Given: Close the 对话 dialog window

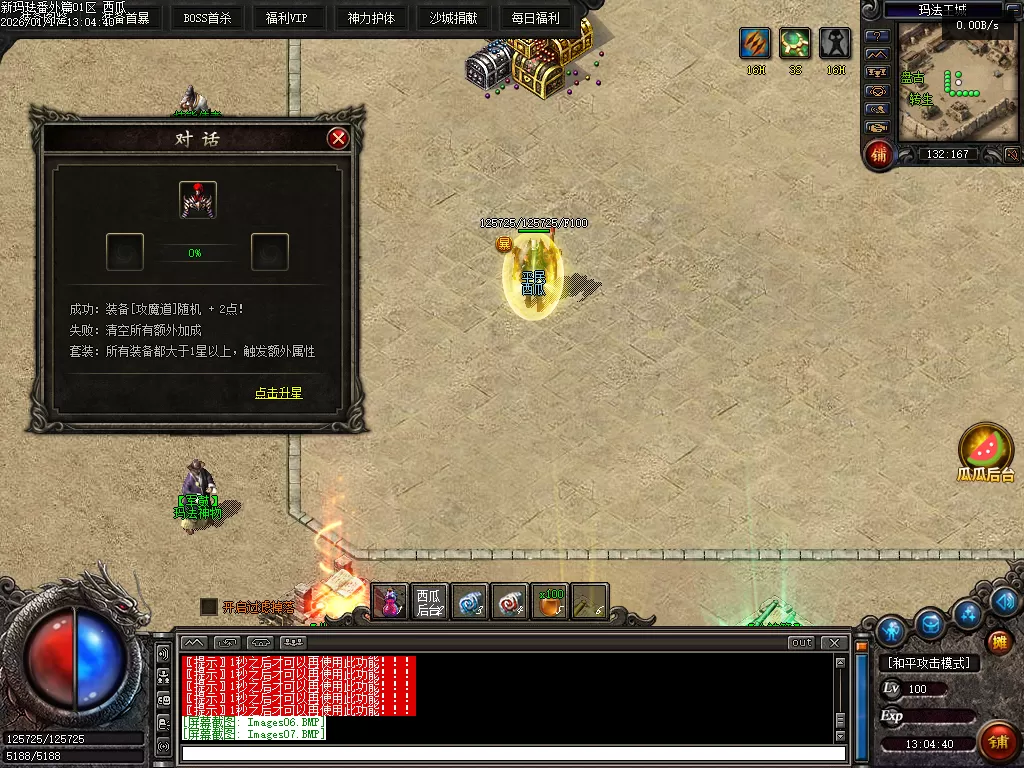Looking at the screenshot, I should [x=338, y=138].
